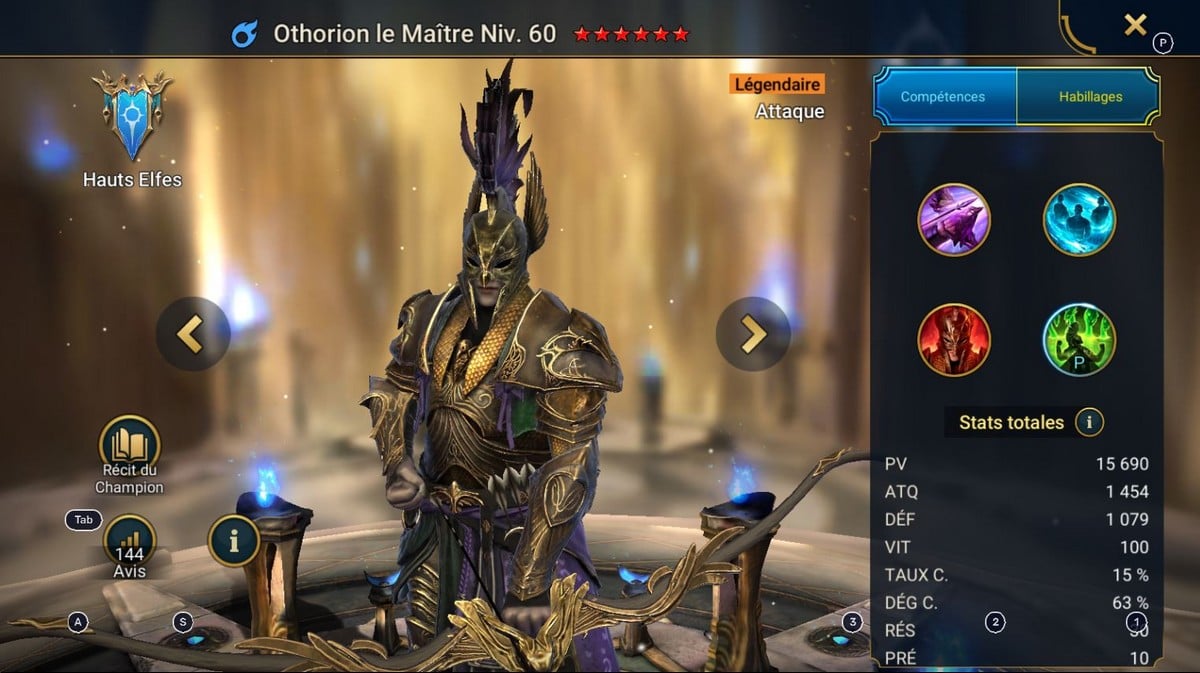Click the Hauts Elfes faction crest

pyautogui.click(x=132, y=116)
